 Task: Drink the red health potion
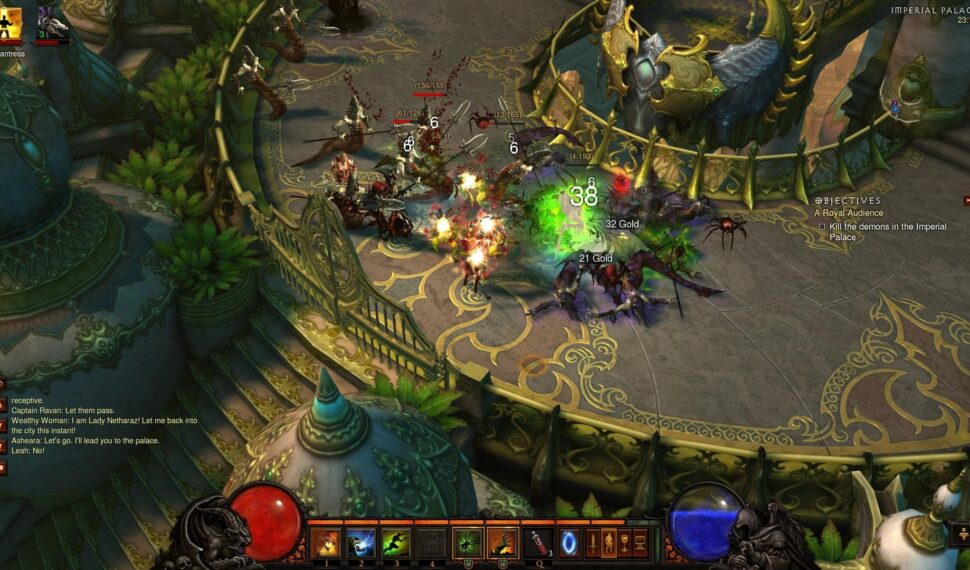coord(538,543)
